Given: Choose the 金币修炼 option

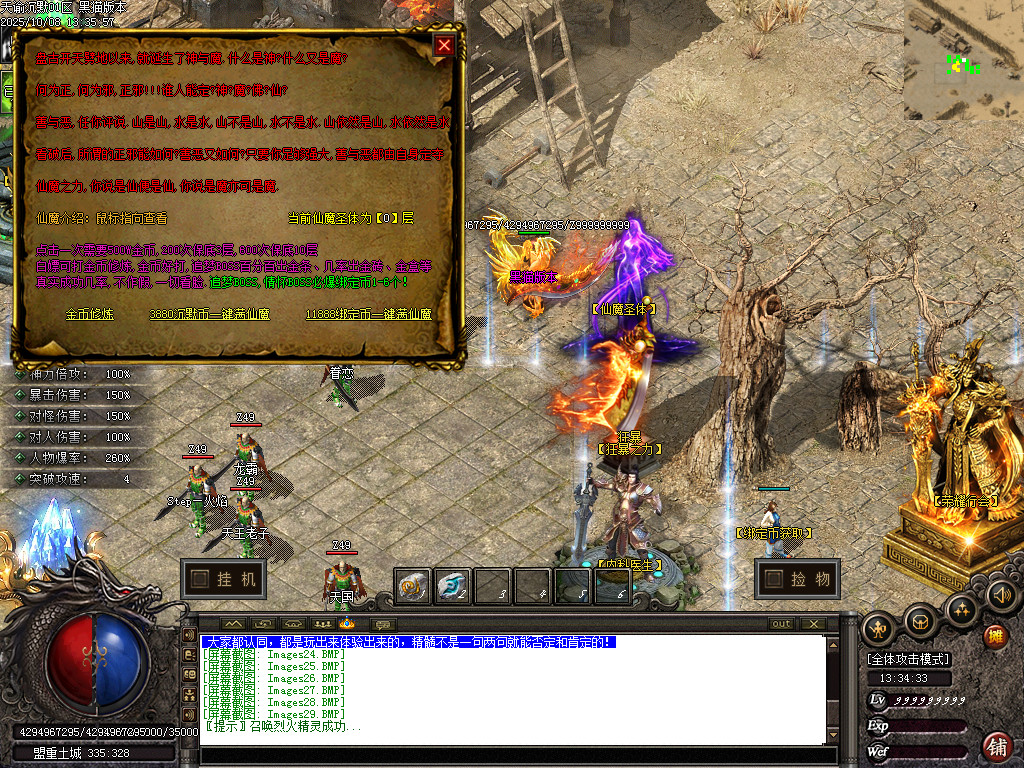Looking at the screenshot, I should (90, 314).
